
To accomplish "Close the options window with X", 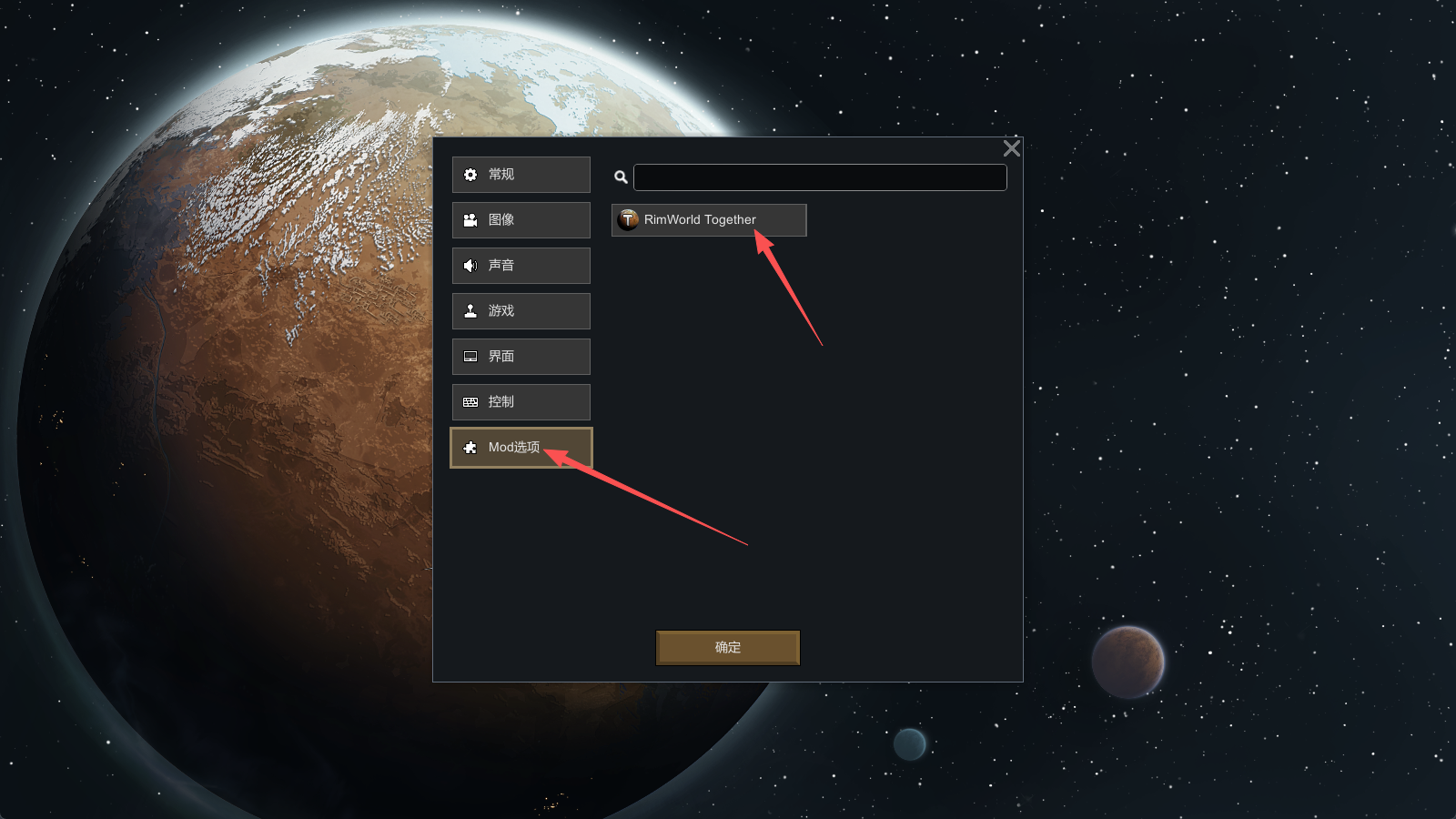I will click(1011, 148).
